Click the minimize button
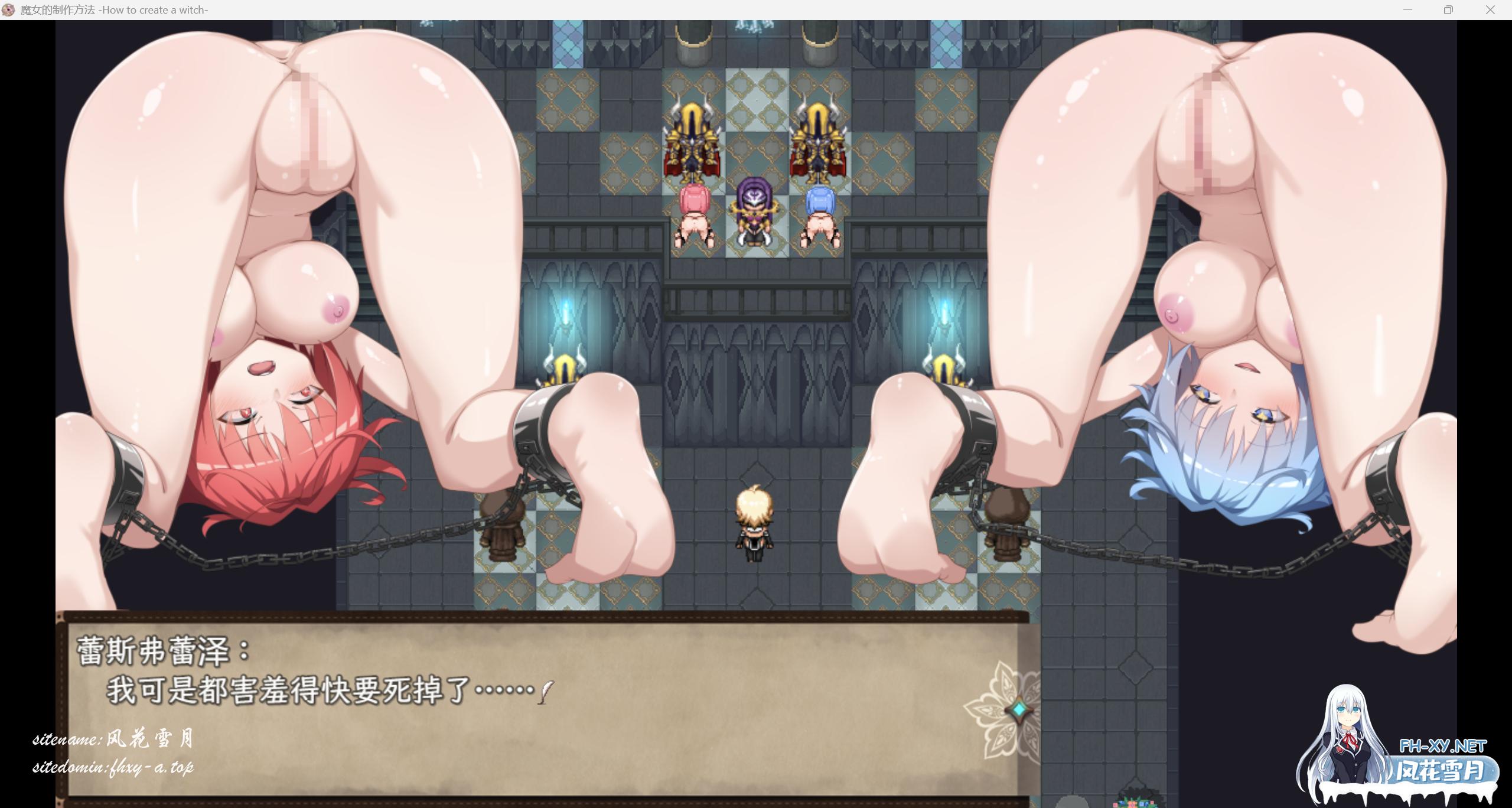 click(1407, 9)
